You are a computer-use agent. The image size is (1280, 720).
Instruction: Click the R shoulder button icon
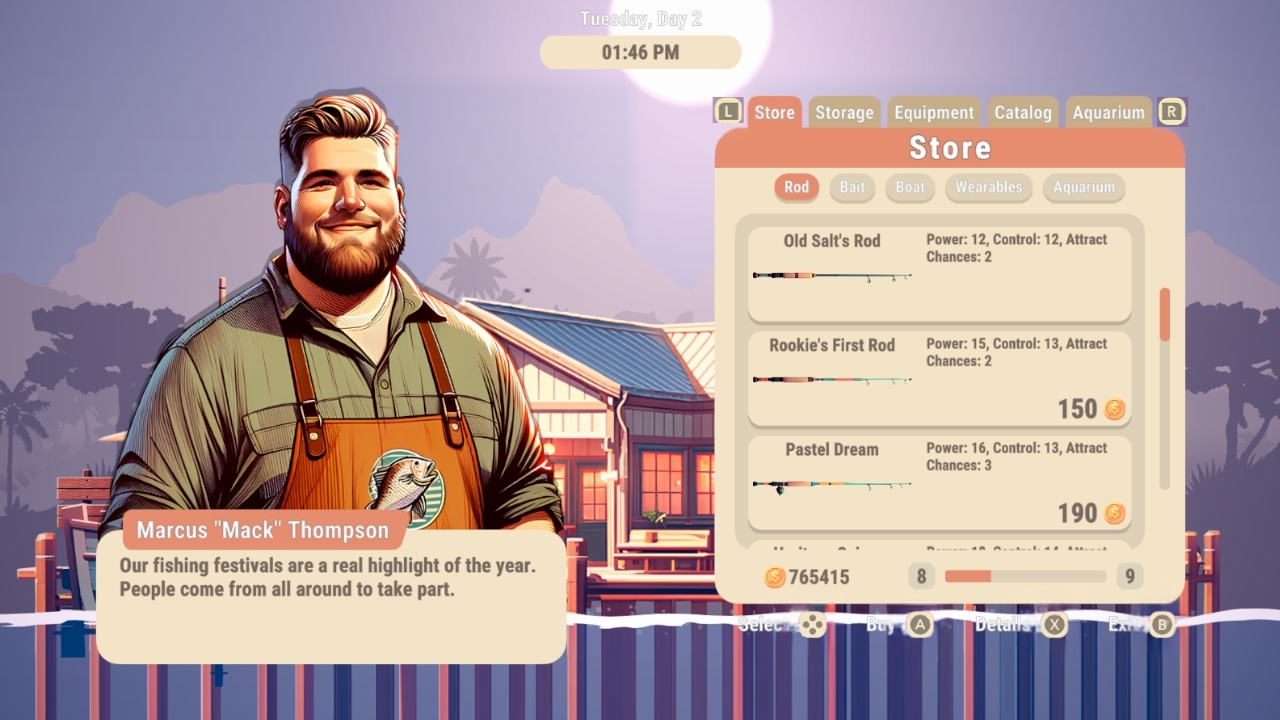tap(1172, 111)
